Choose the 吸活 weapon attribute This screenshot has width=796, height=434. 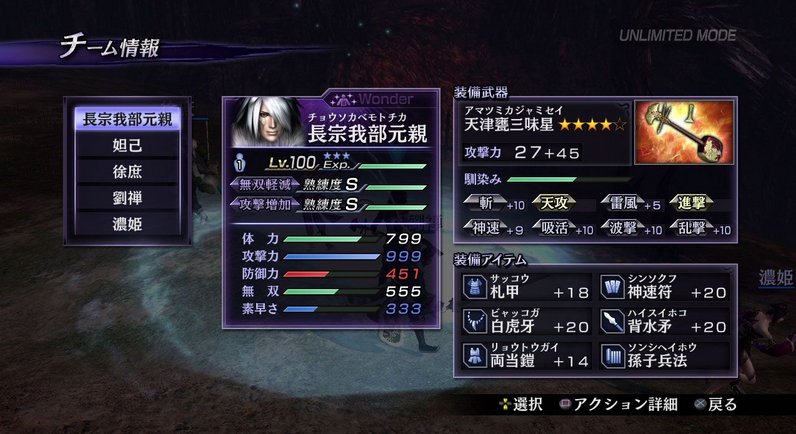point(553,229)
